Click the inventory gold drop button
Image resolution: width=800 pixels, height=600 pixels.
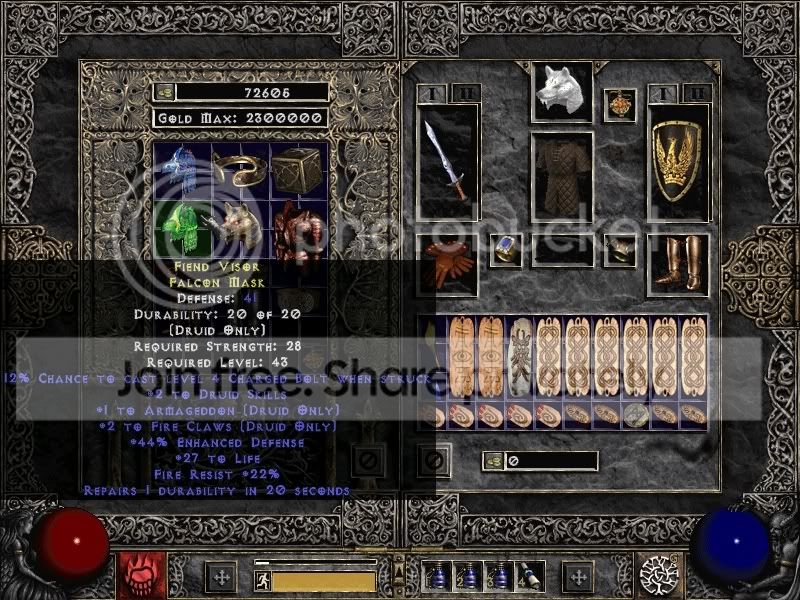[x=491, y=461]
